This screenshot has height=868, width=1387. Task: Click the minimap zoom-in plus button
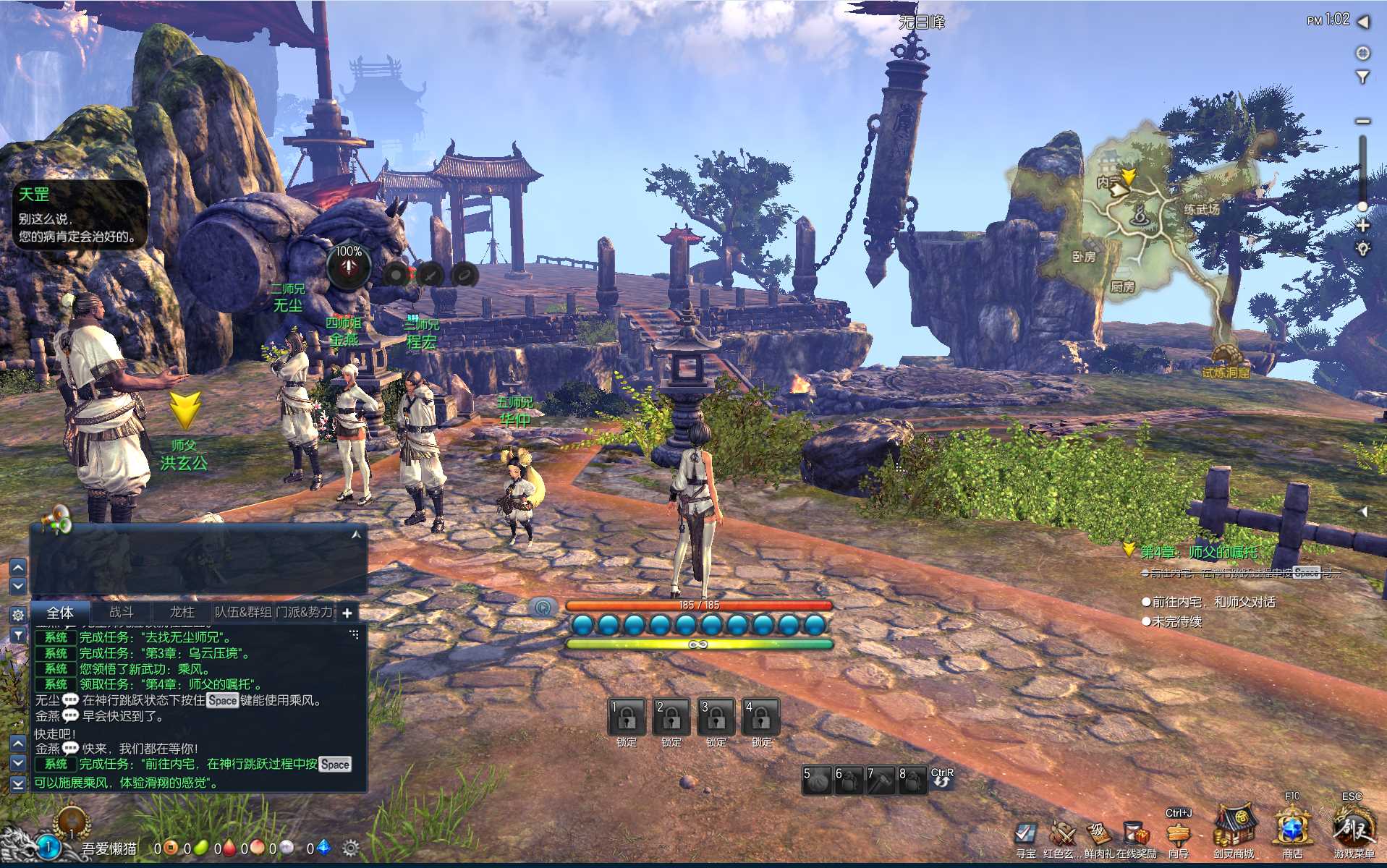pos(1363,226)
